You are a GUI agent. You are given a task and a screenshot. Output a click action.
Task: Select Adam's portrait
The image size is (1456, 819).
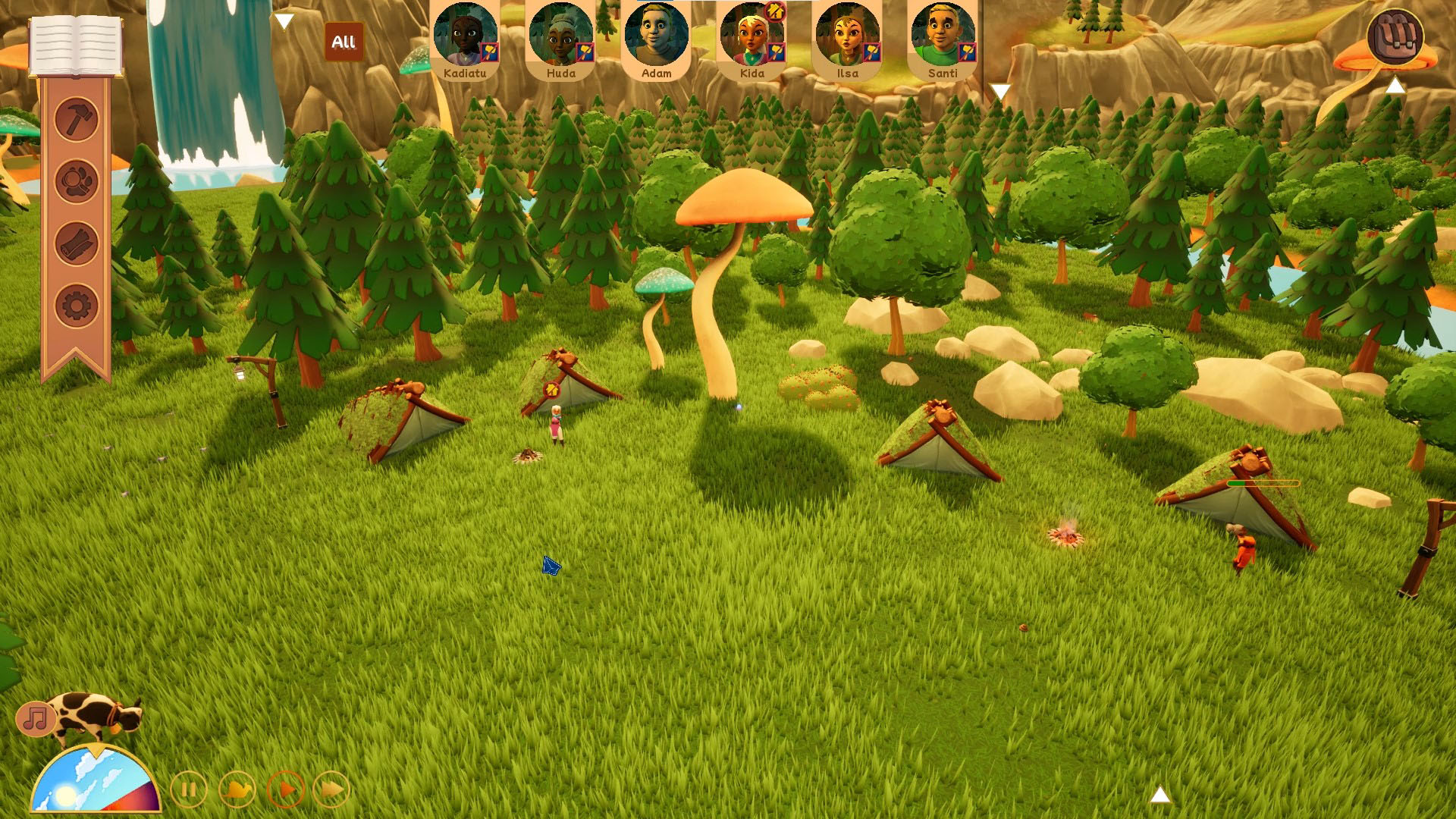(x=656, y=39)
